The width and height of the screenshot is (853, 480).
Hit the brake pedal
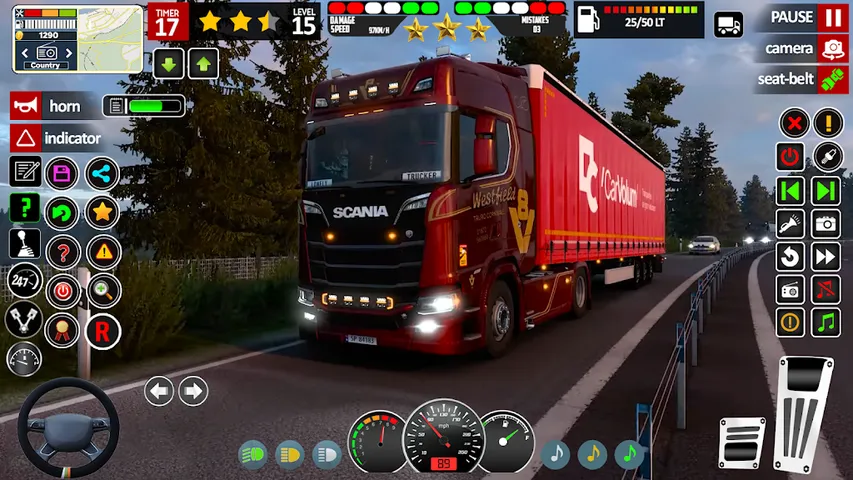pos(742,442)
